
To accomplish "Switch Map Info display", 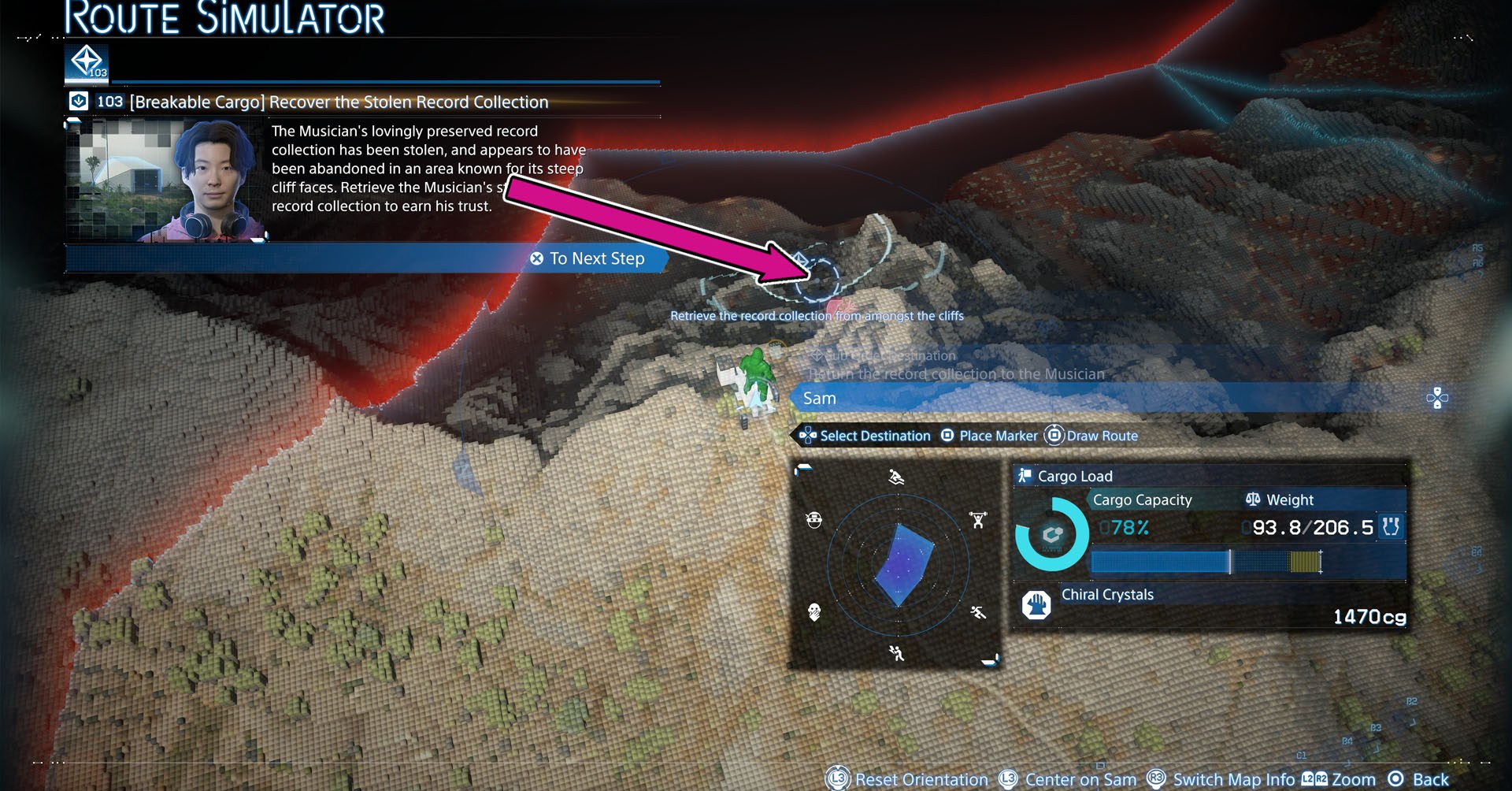I will tap(1221, 779).
